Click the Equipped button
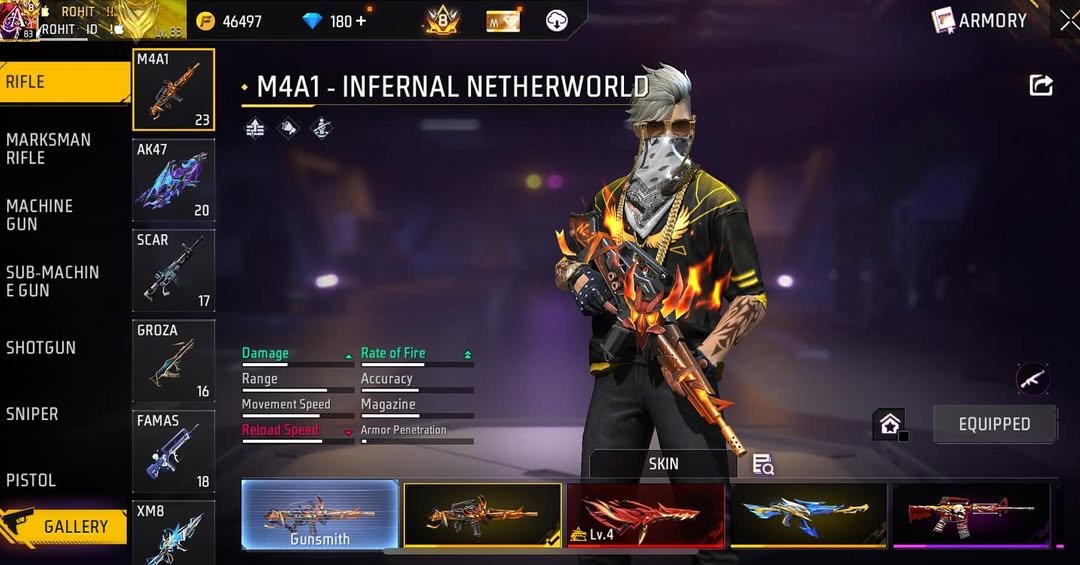Viewport: 1080px width, 565px height. point(994,424)
